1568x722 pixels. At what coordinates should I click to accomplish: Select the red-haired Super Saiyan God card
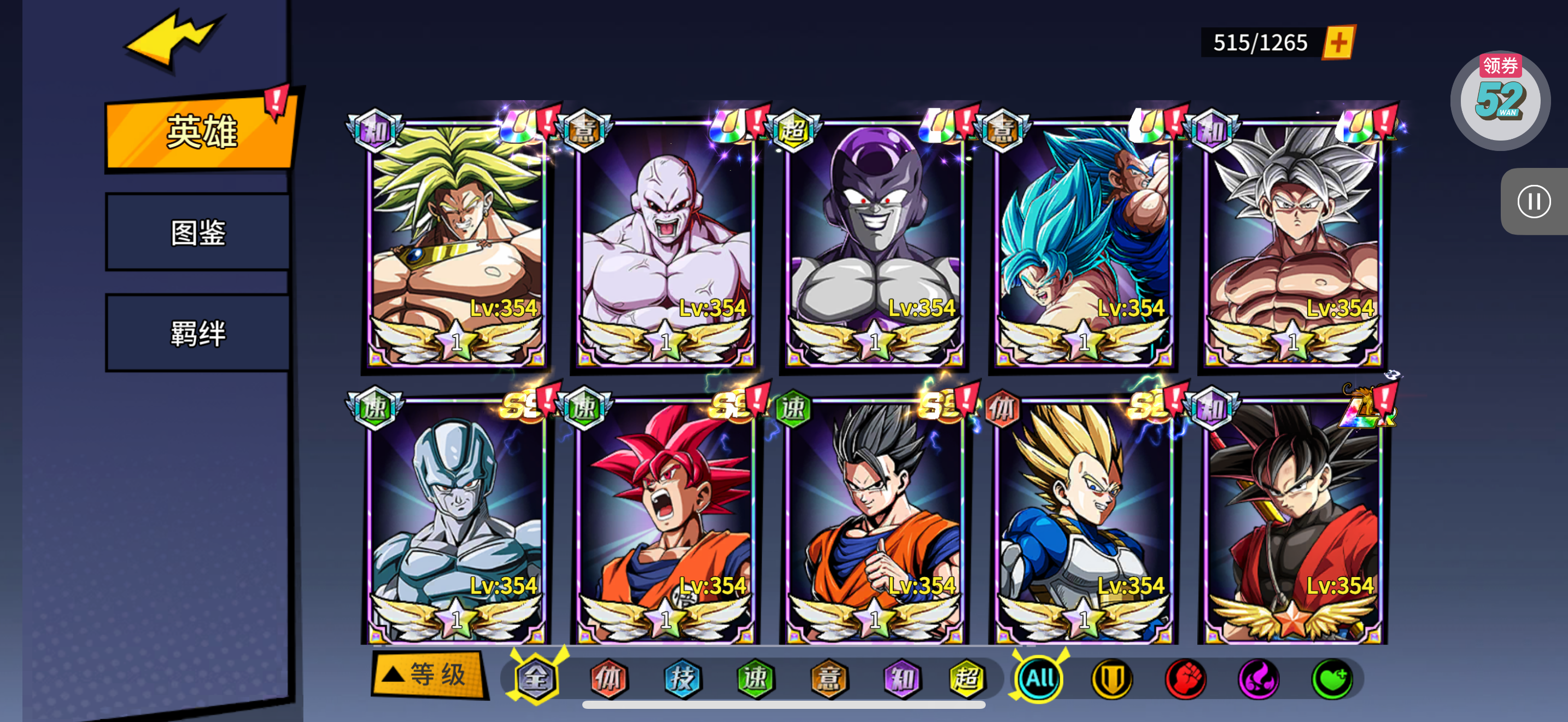[x=665, y=521]
